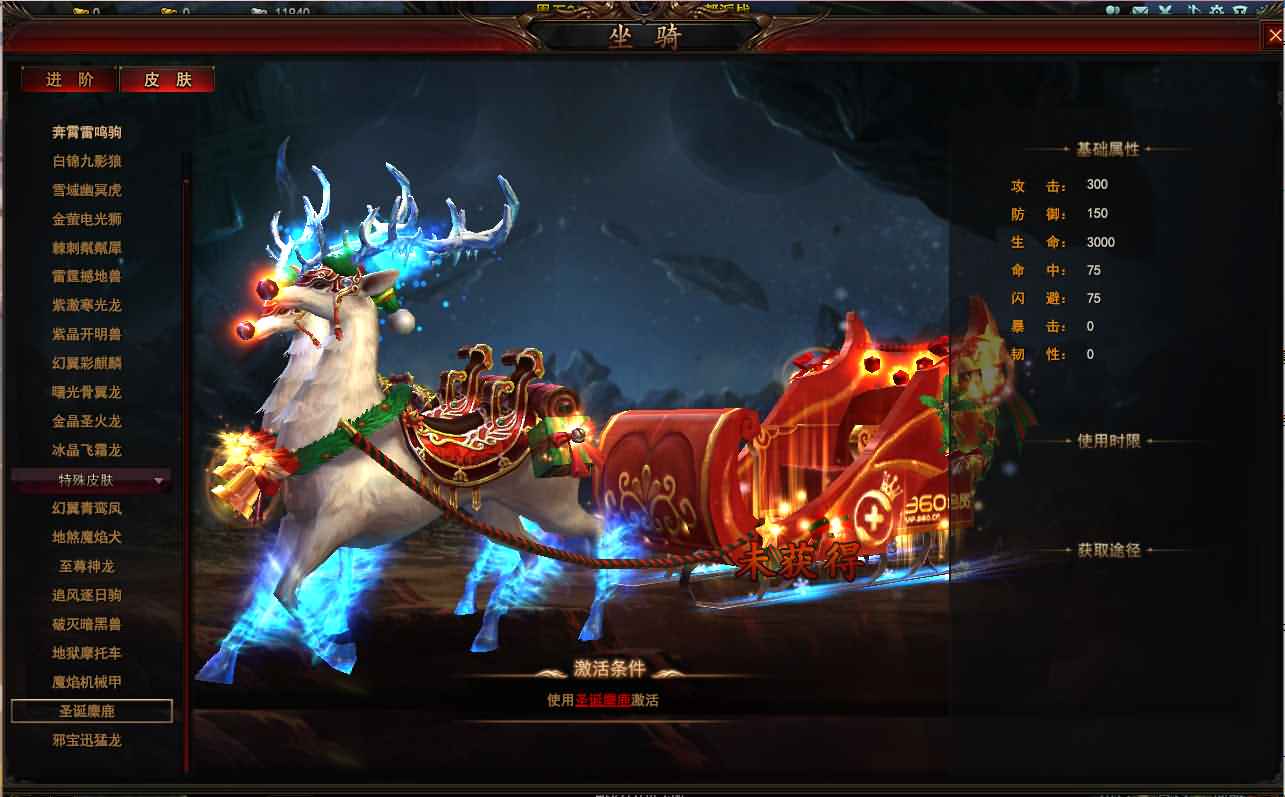Image resolution: width=1285 pixels, height=797 pixels.
Task: Close the 坐骑 mount window
Action: point(1275,35)
